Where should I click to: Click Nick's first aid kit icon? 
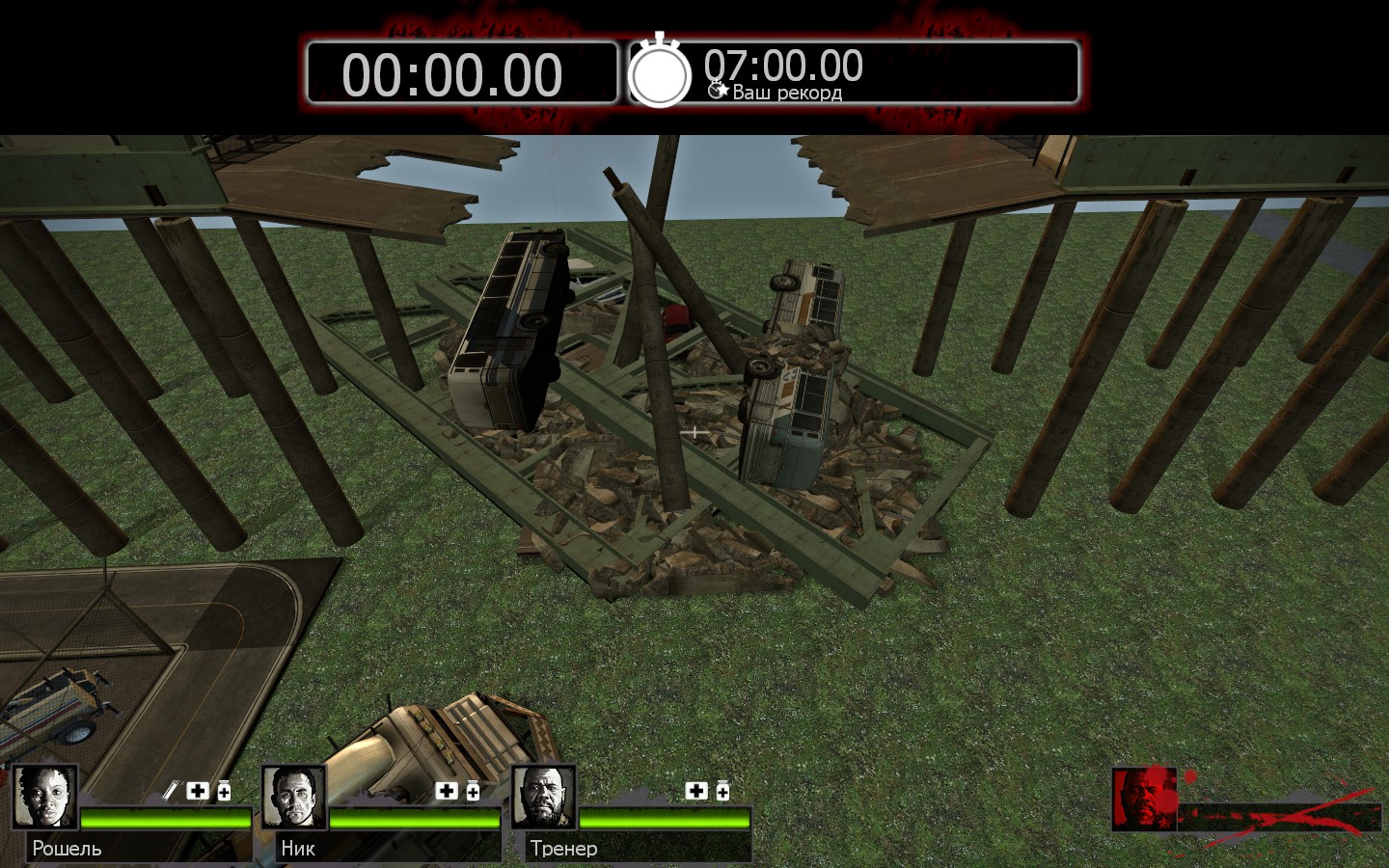click(447, 791)
